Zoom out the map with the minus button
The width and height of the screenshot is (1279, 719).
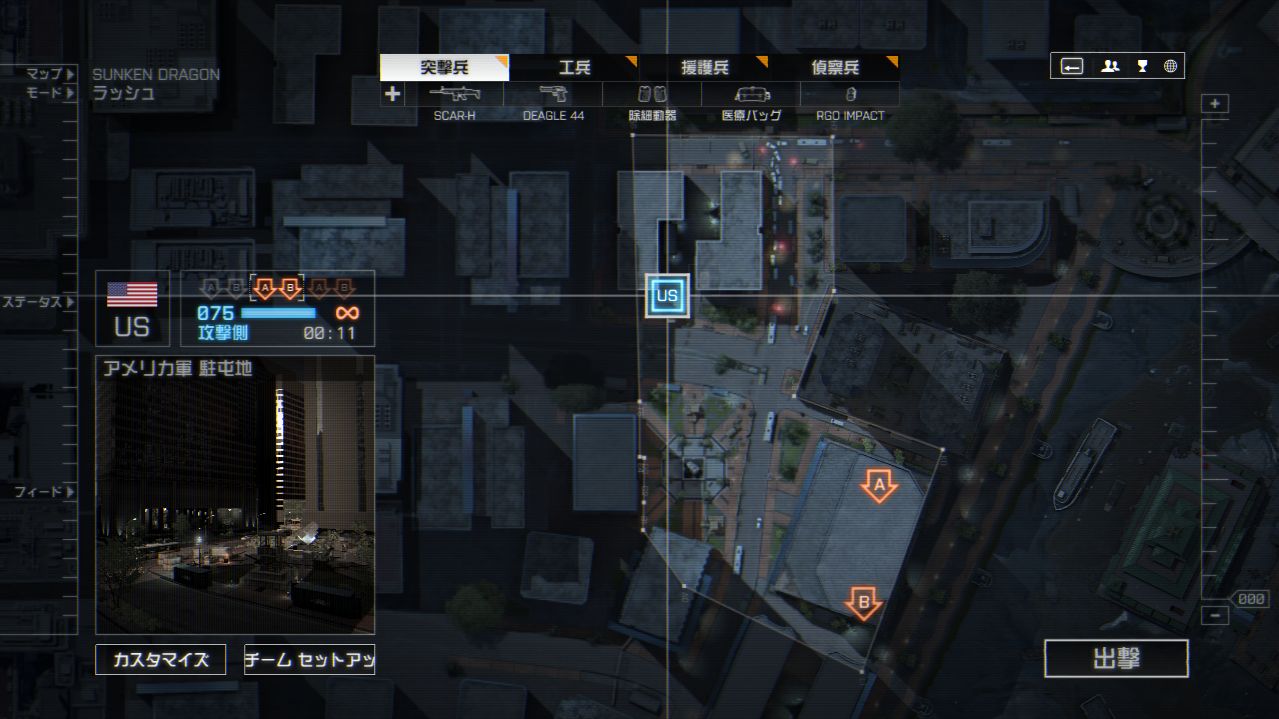tap(1215, 616)
